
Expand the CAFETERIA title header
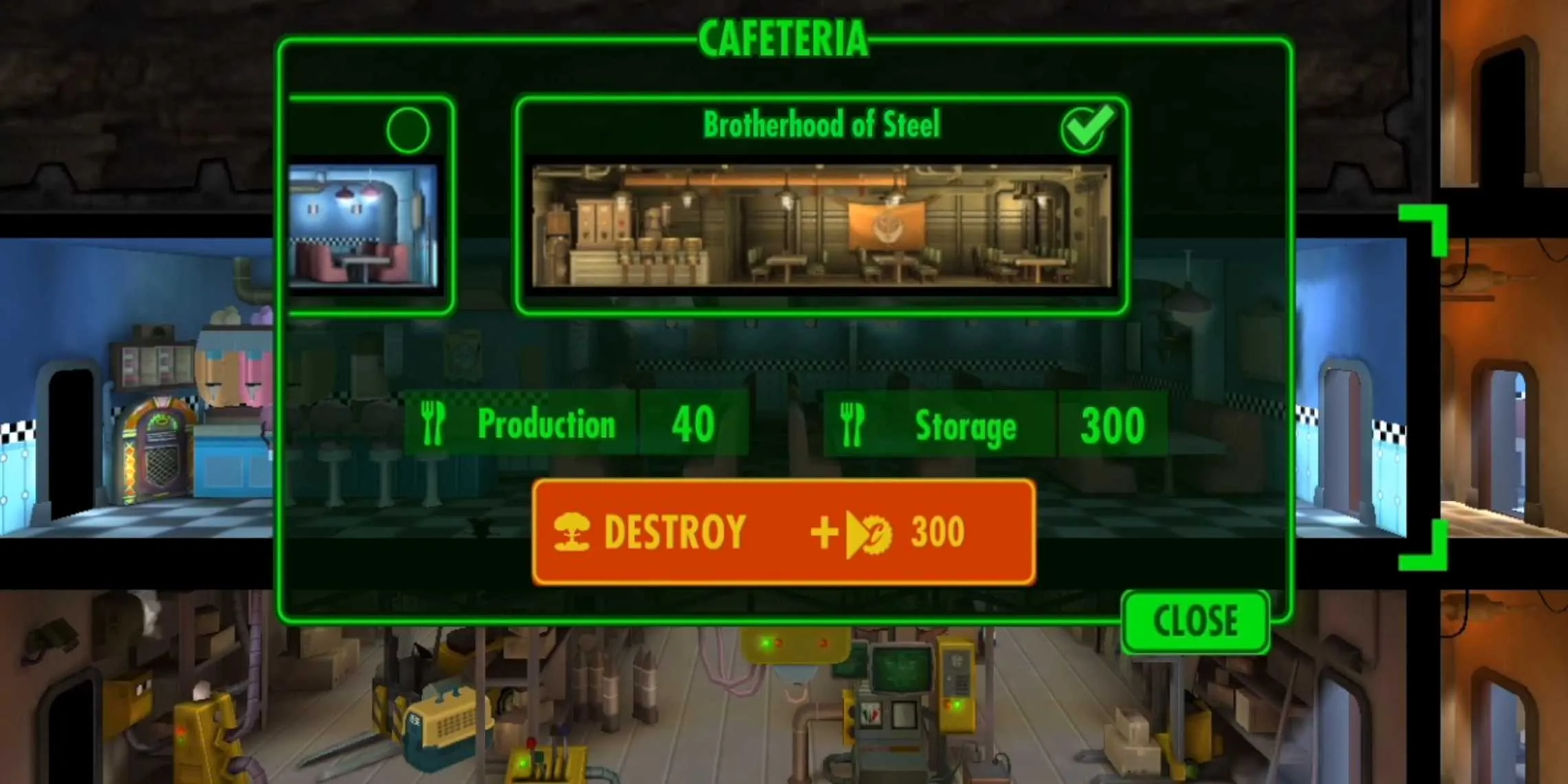pos(784,38)
